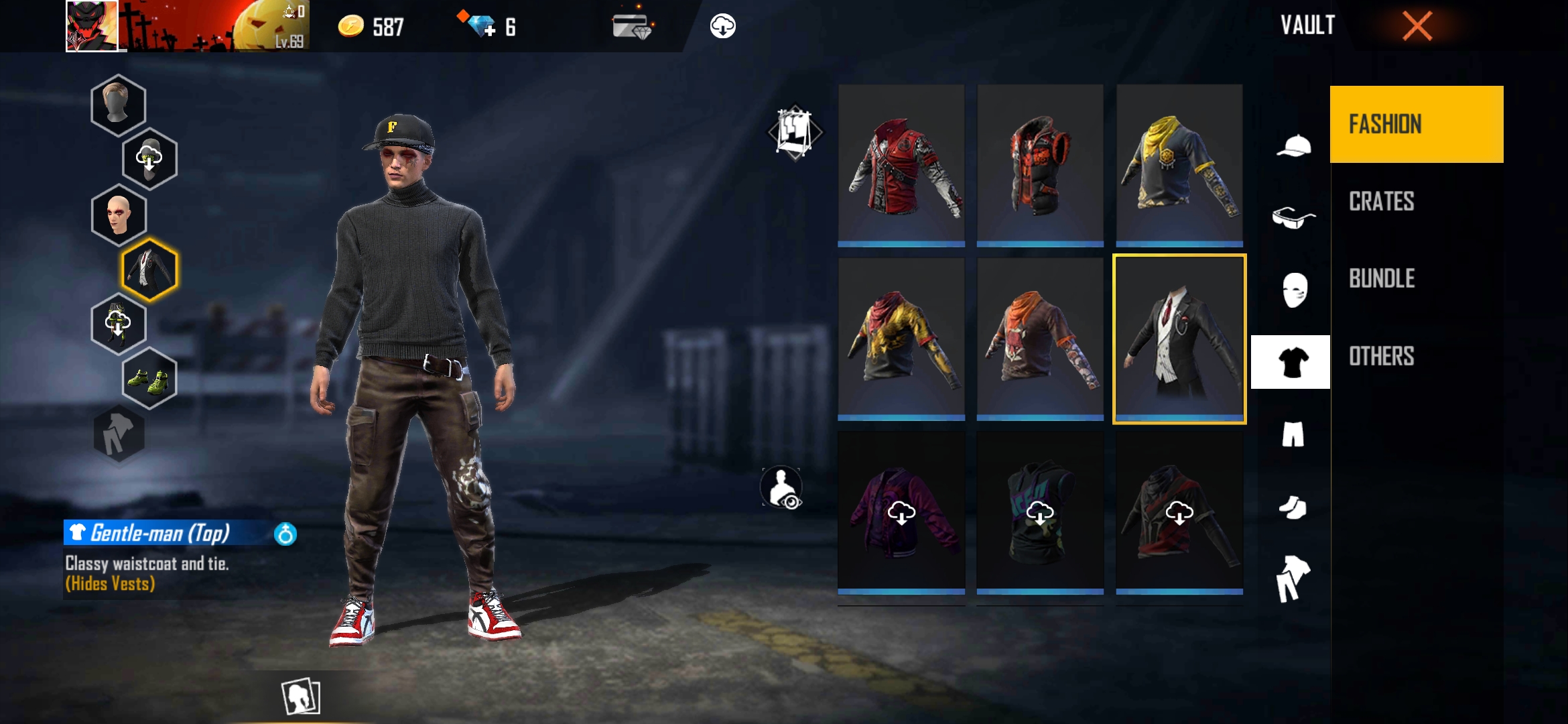
Task: Click the equipped green shoes slot
Action: point(149,379)
